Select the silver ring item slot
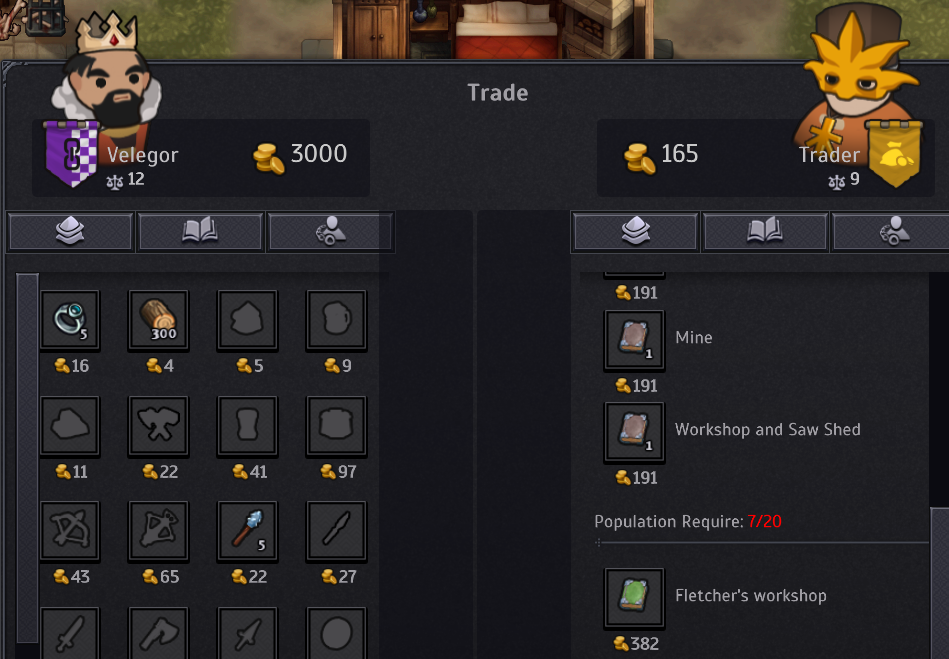This screenshot has height=659, width=949. pyautogui.click(x=70, y=321)
